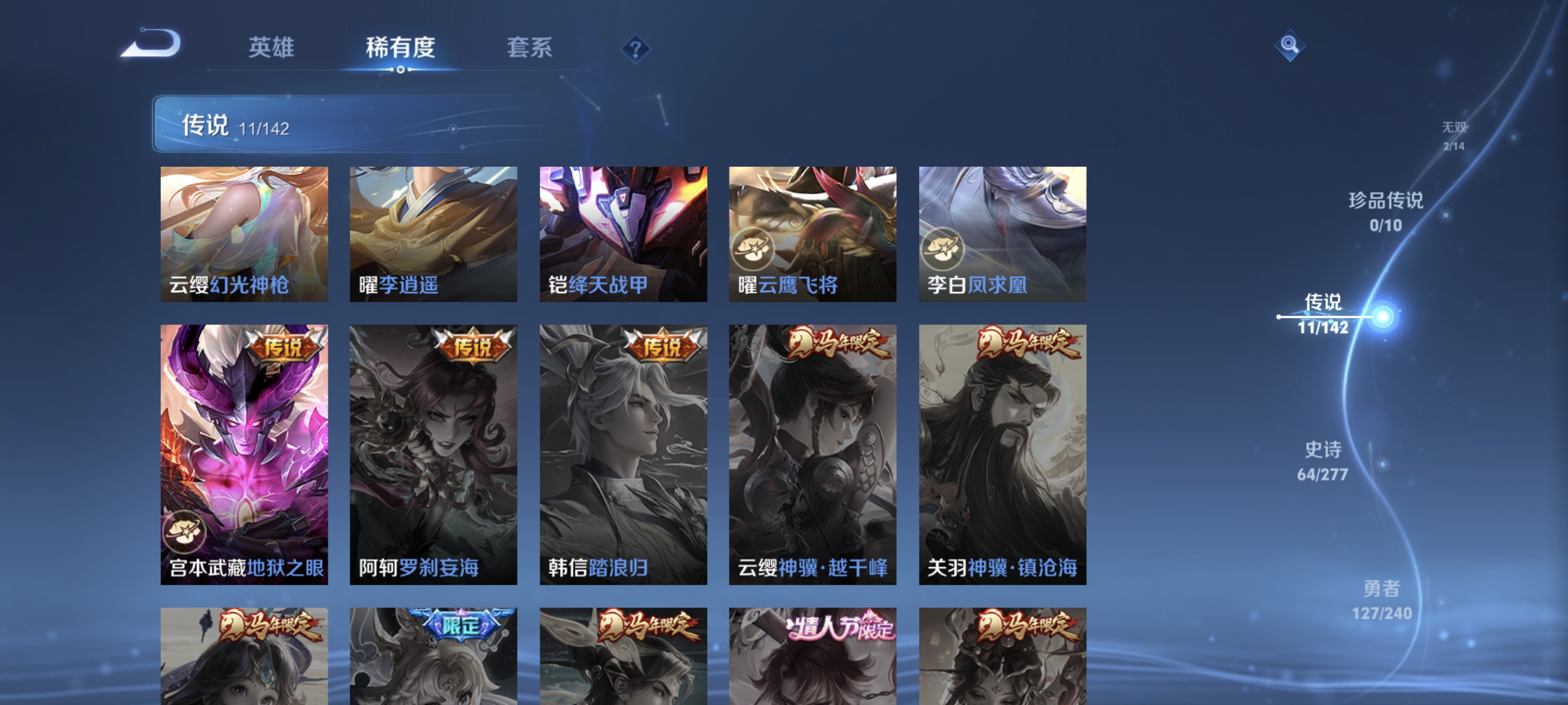Open the 英雄 tab
1568x705 pixels.
[x=271, y=48]
